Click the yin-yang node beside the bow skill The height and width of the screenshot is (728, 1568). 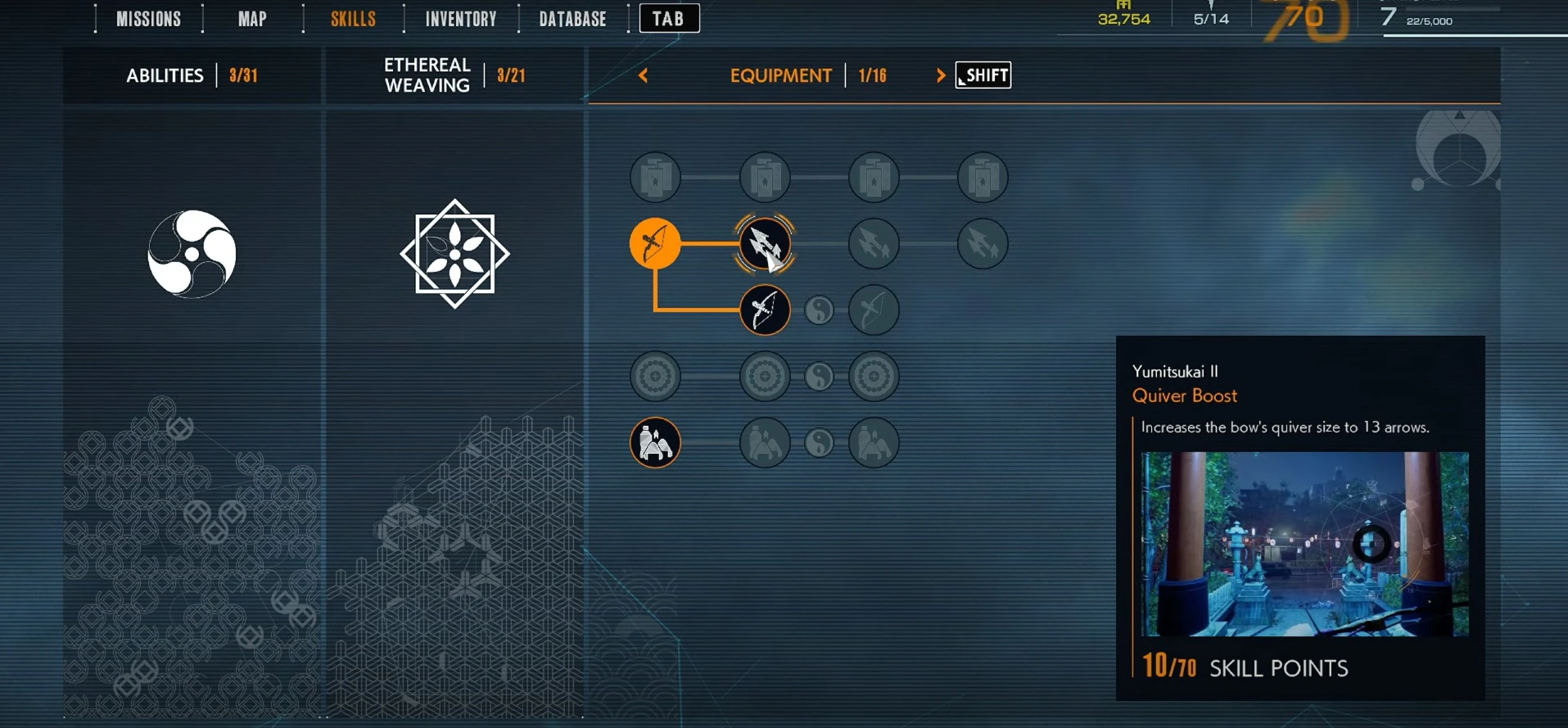[x=820, y=310]
